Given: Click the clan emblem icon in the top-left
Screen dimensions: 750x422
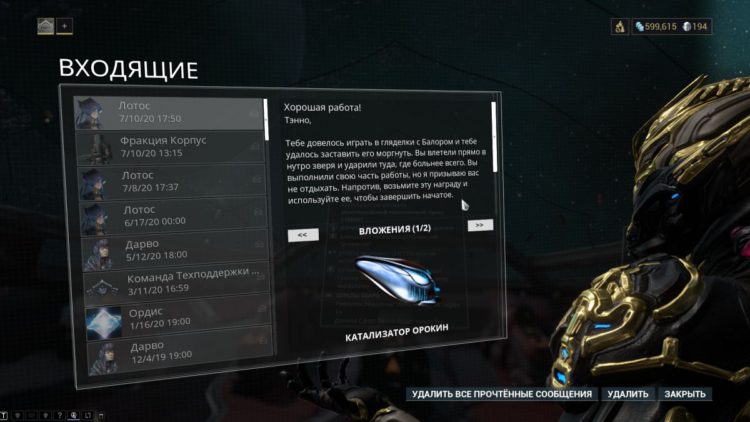Looking at the screenshot, I should pos(46,26).
